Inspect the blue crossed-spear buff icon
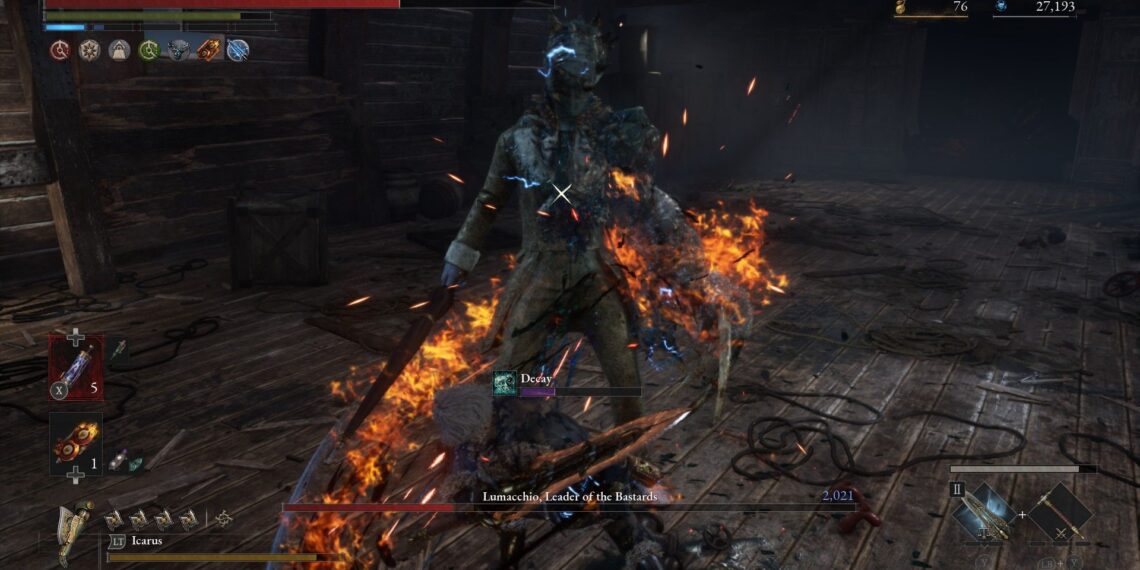 coord(238,50)
